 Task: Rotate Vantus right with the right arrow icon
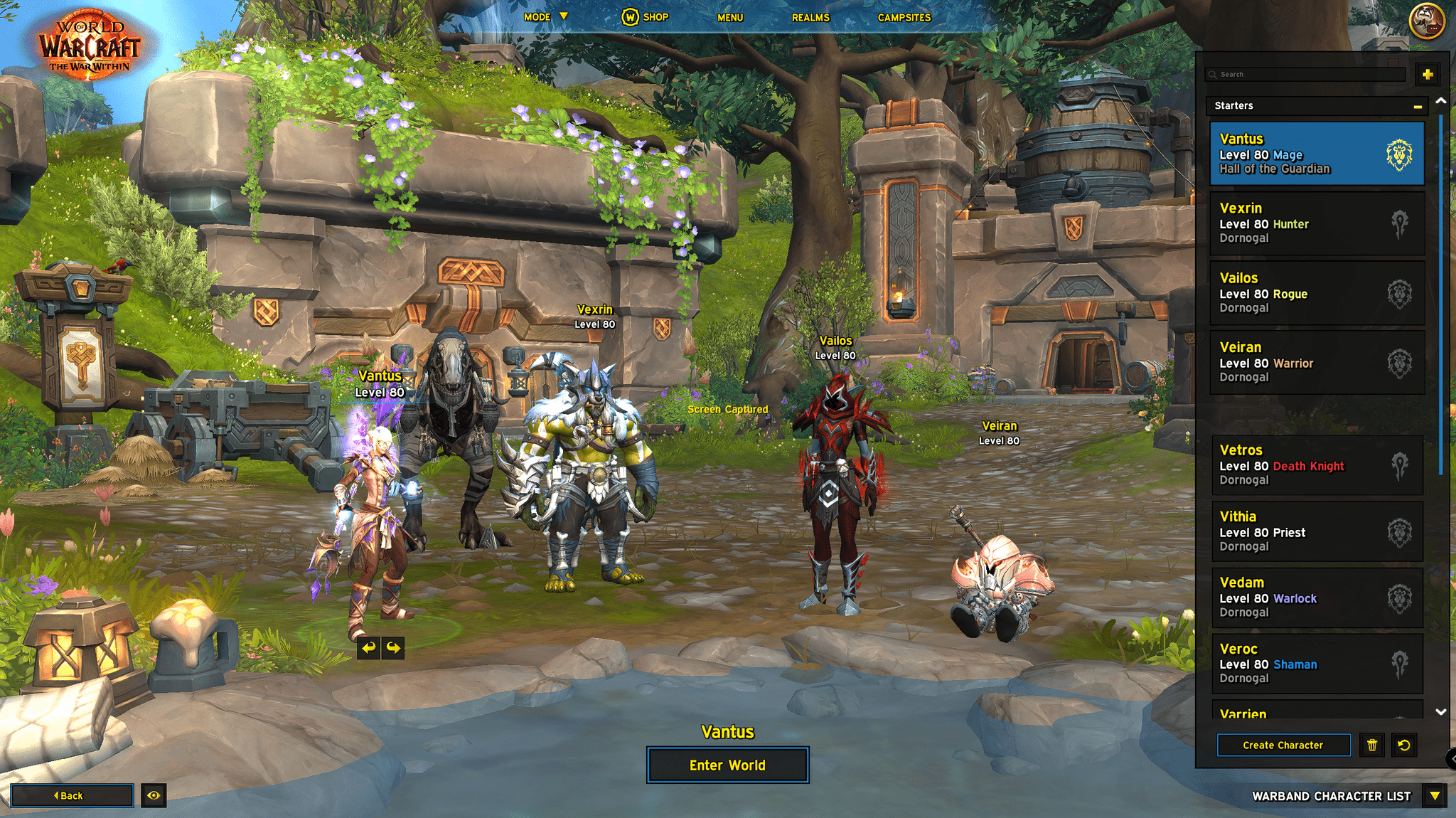pyautogui.click(x=393, y=649)
